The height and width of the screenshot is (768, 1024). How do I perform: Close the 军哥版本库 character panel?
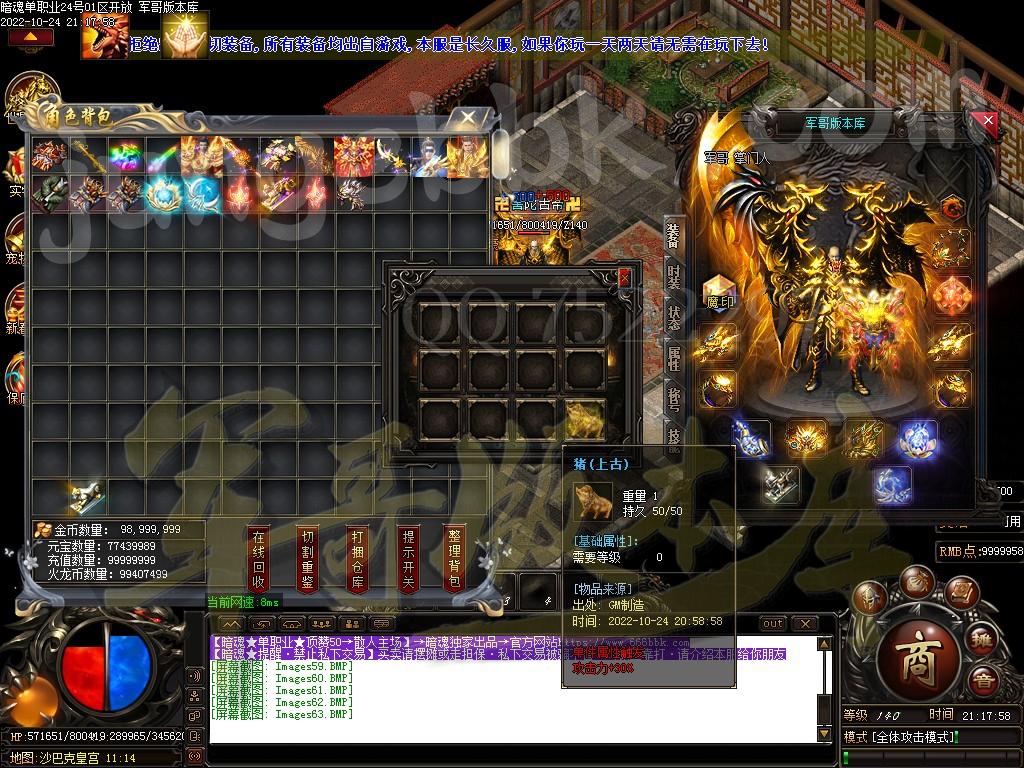[988, 122]
